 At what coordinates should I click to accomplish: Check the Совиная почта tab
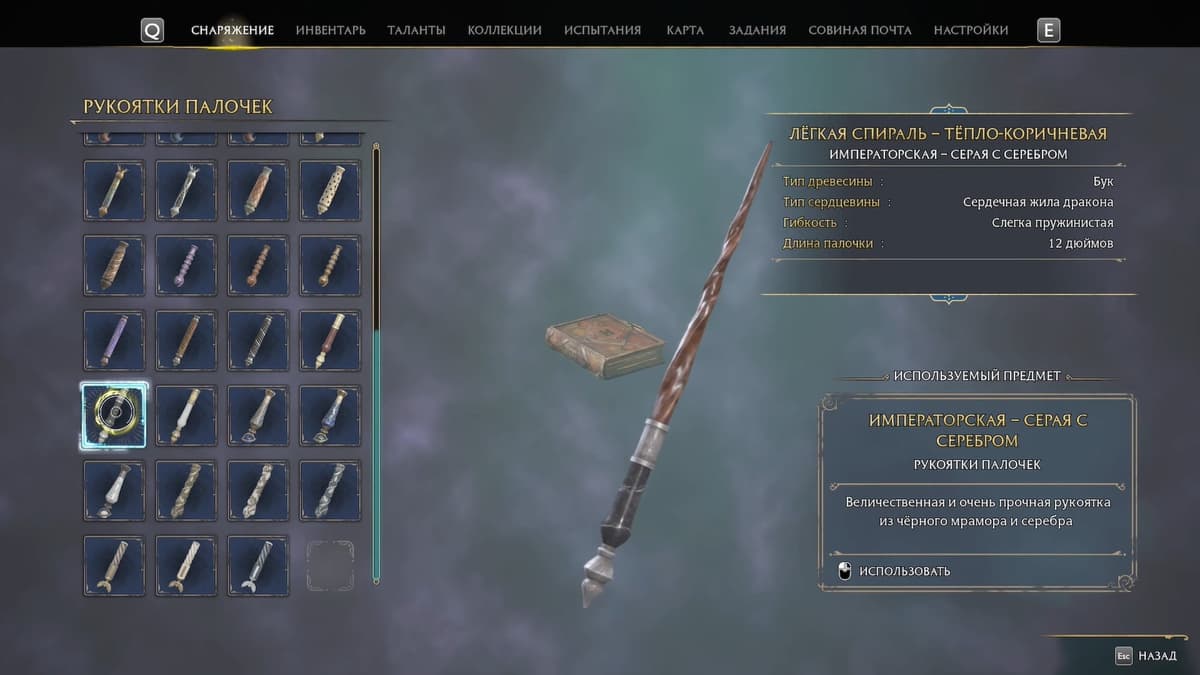point(859,30)
